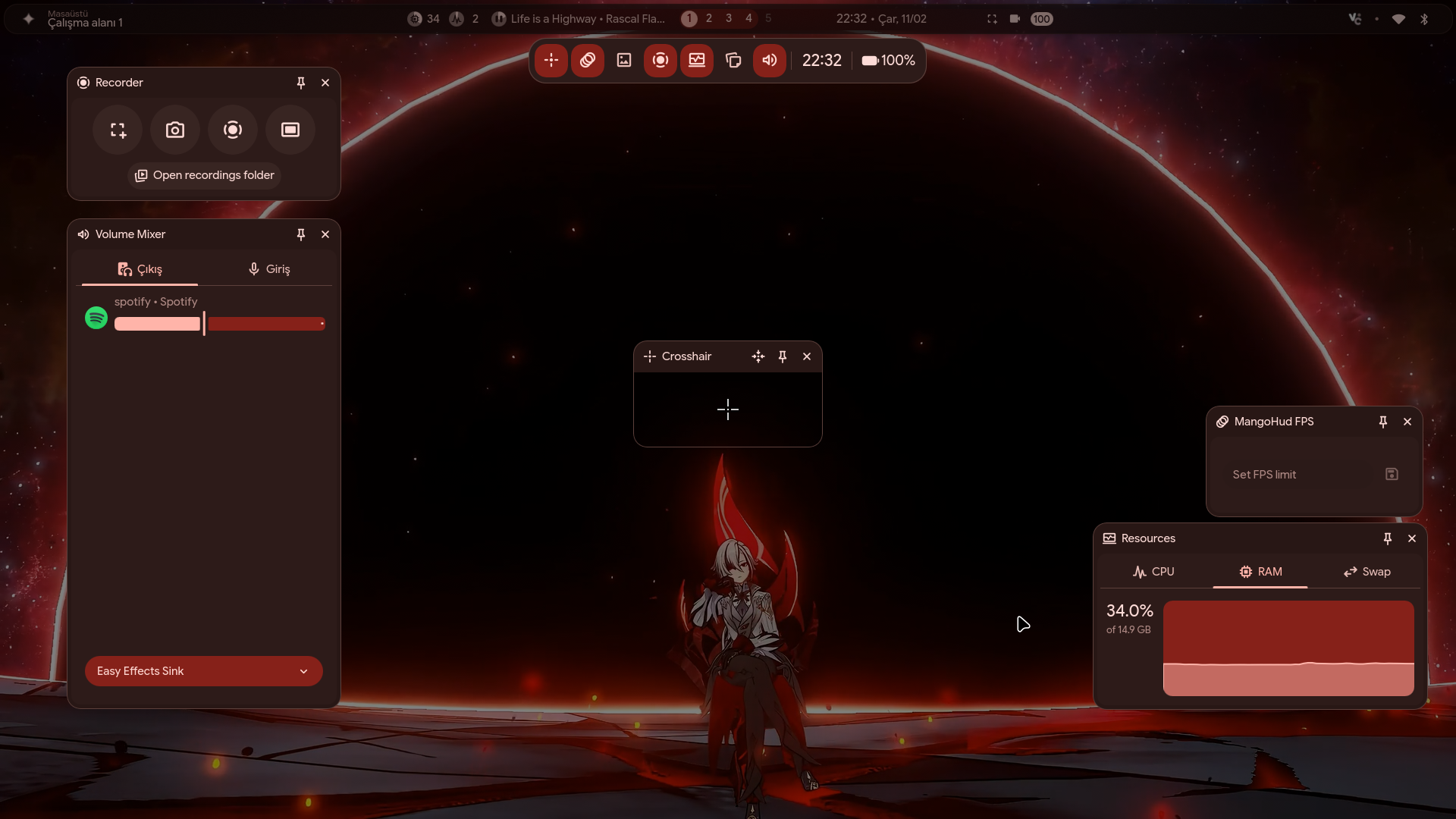This screenshot has width=1456, height=819.
Task: Pin the Crosshair widget
Action: tap(783, 356)
